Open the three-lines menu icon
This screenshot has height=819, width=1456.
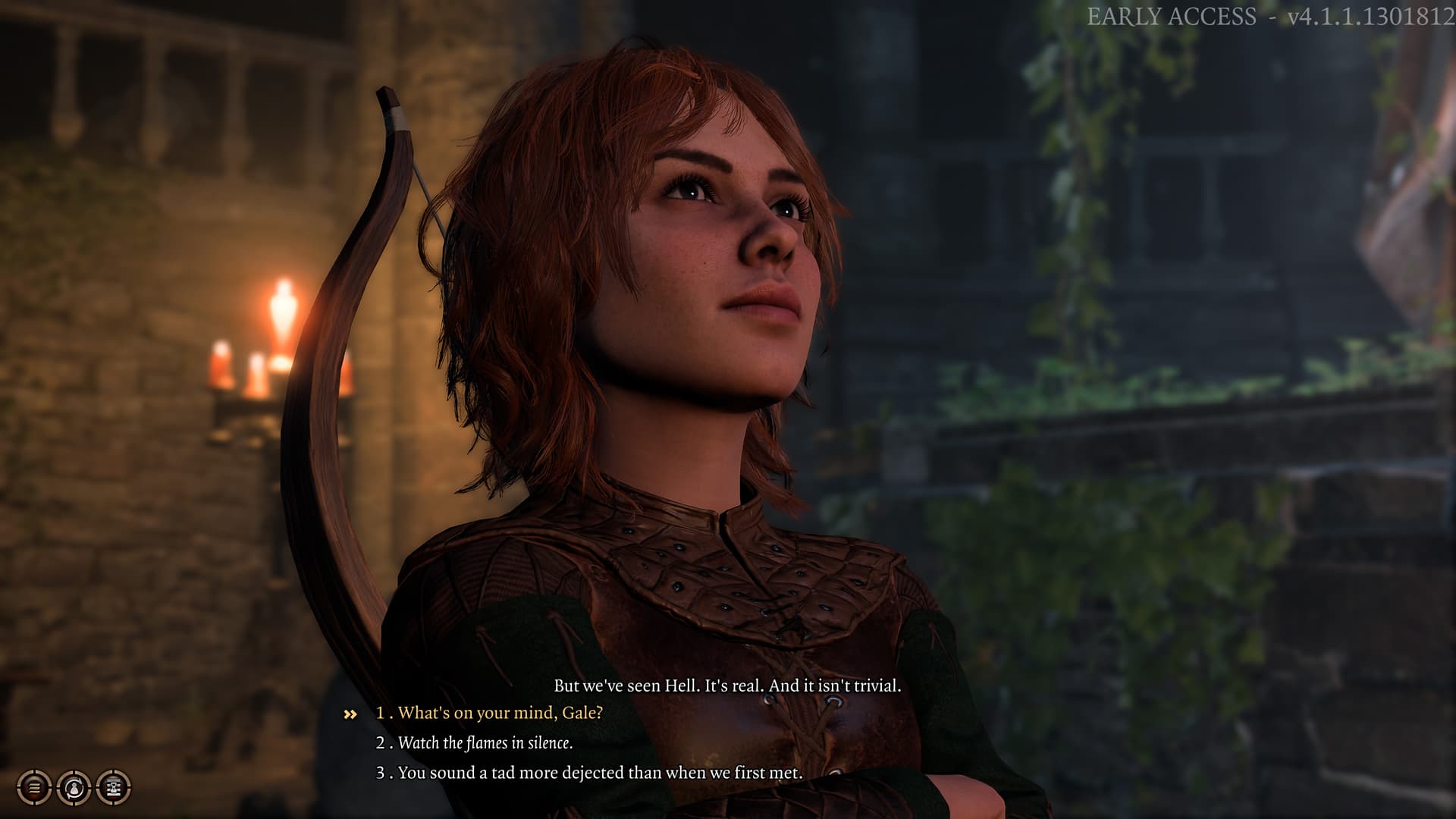click(x=34, y=788)
